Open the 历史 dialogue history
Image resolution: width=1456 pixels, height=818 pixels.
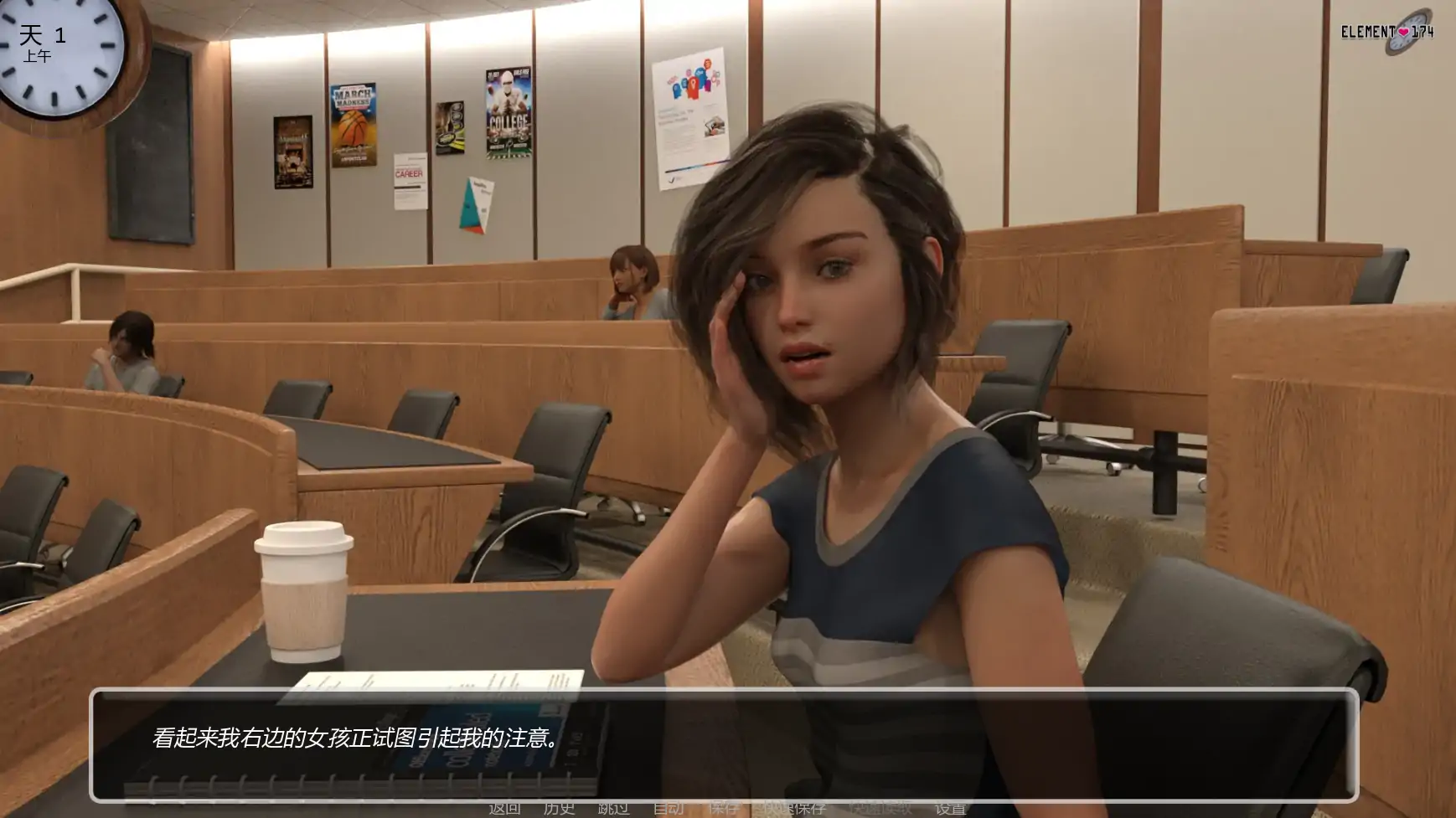click(x=560, y=808)
